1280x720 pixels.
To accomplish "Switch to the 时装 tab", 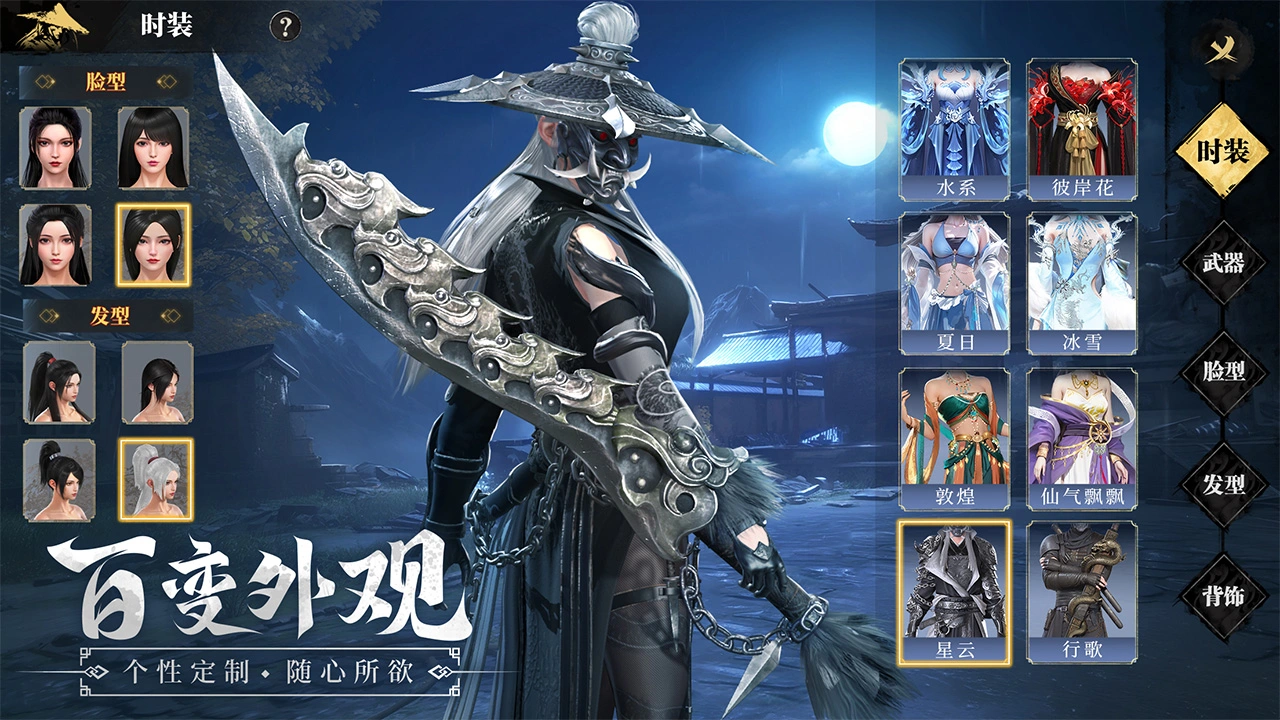I will [x=1223, y=152].
